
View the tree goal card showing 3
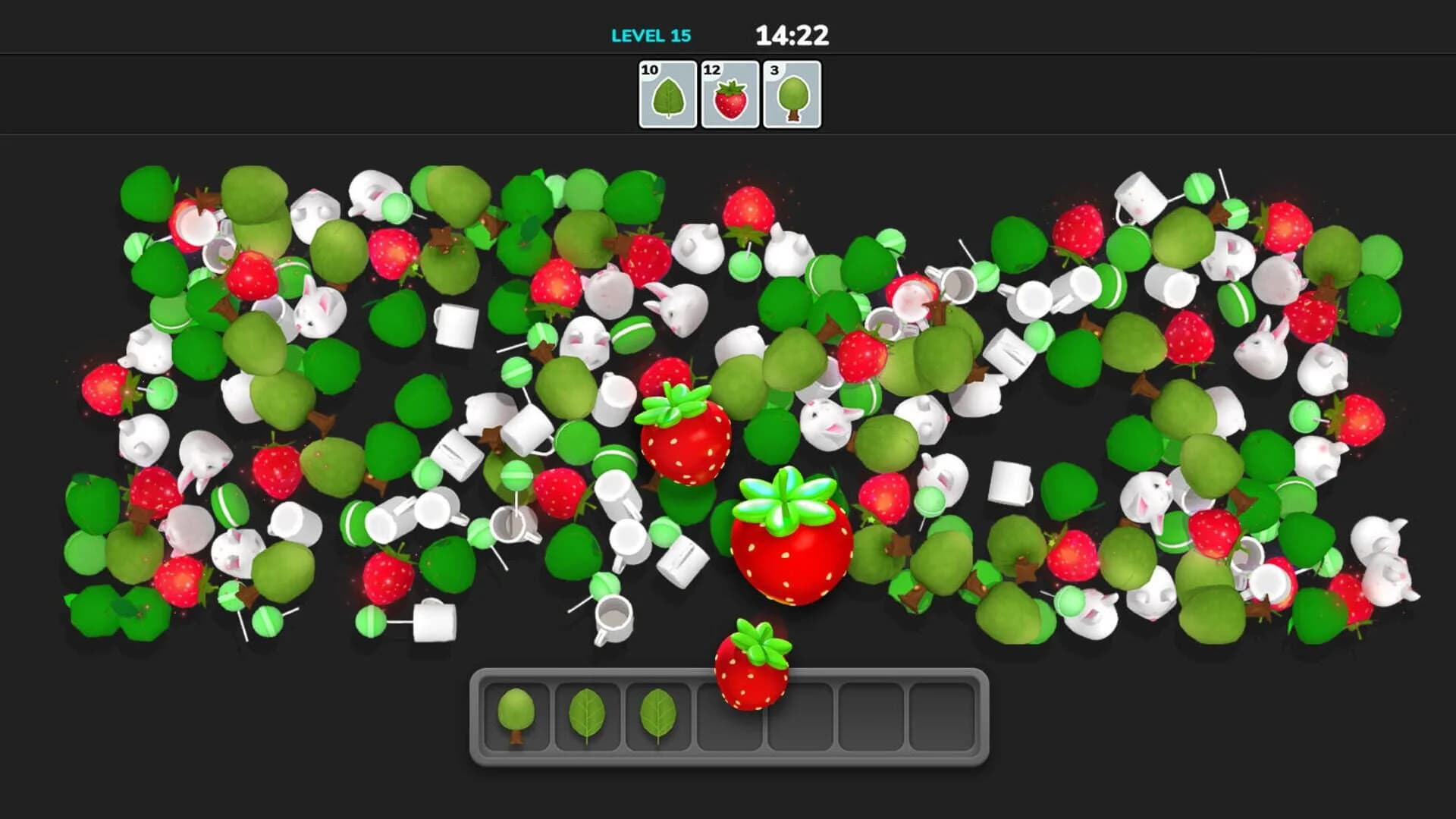790,94
